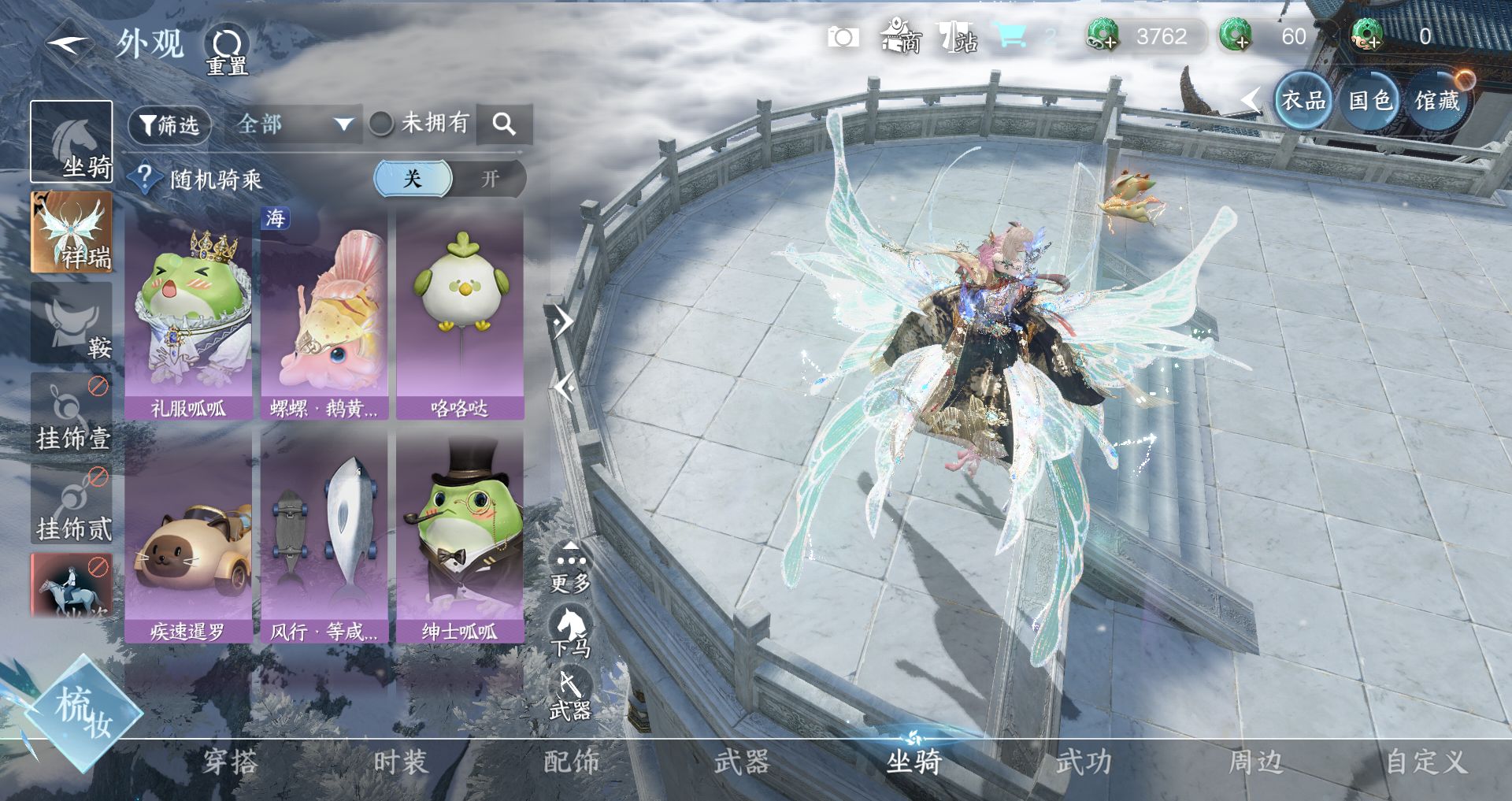
Task: Open the 自定义 bottom tab
Action: (1425, 762)
